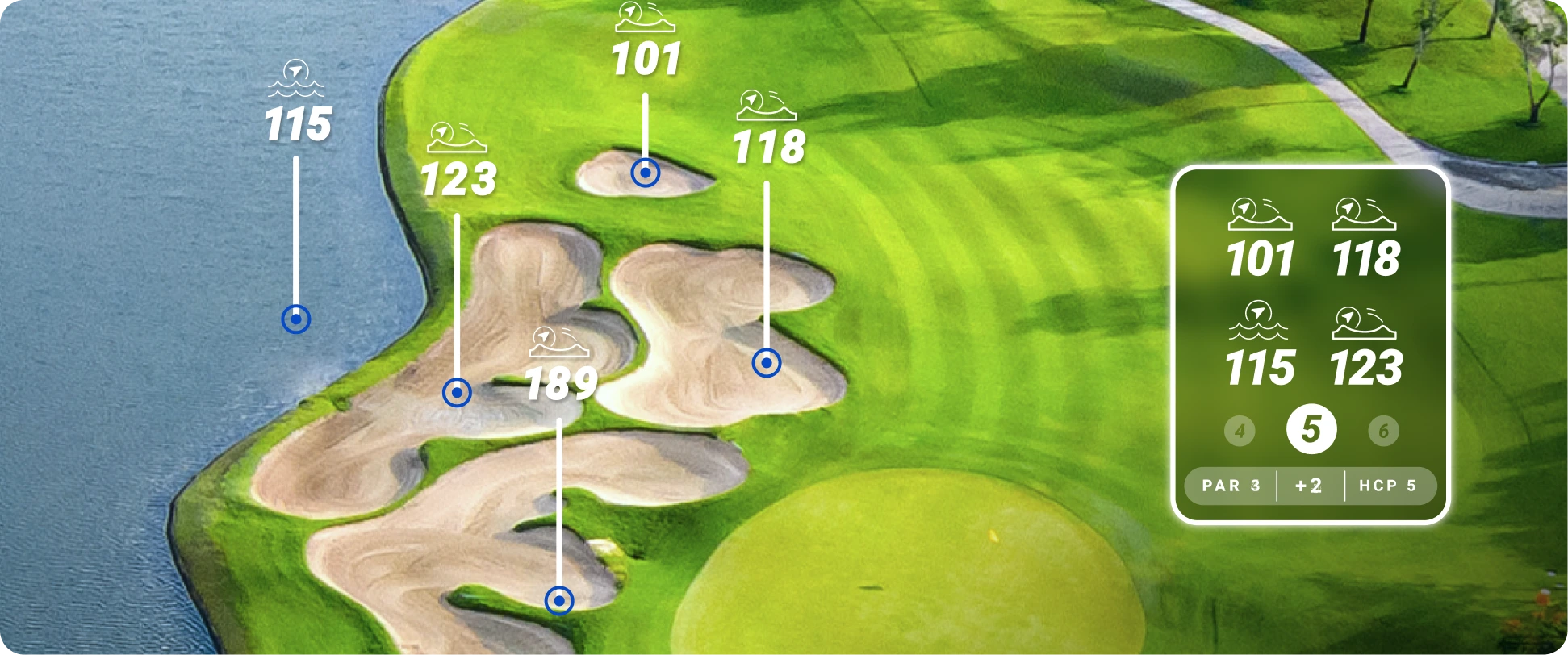Screen dimensions: 1568x655
Task: Select the bunker carry icon above 118
Action: [764, 105]
